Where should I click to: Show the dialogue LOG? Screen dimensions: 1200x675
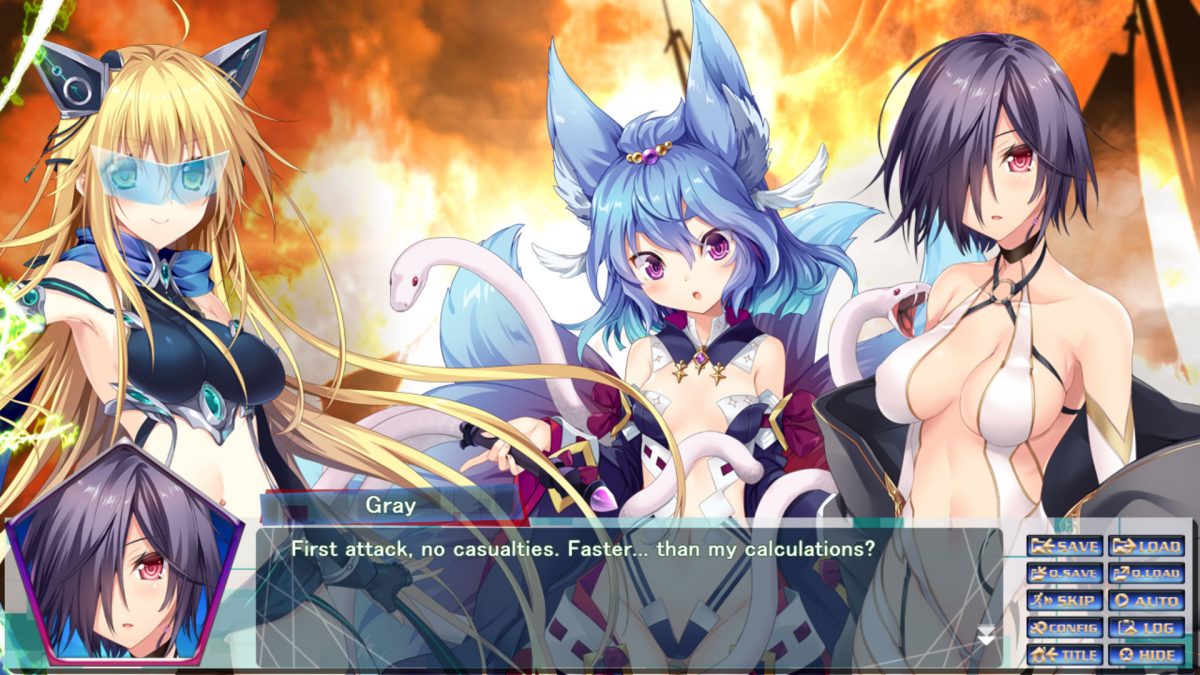pos(1146,628)
